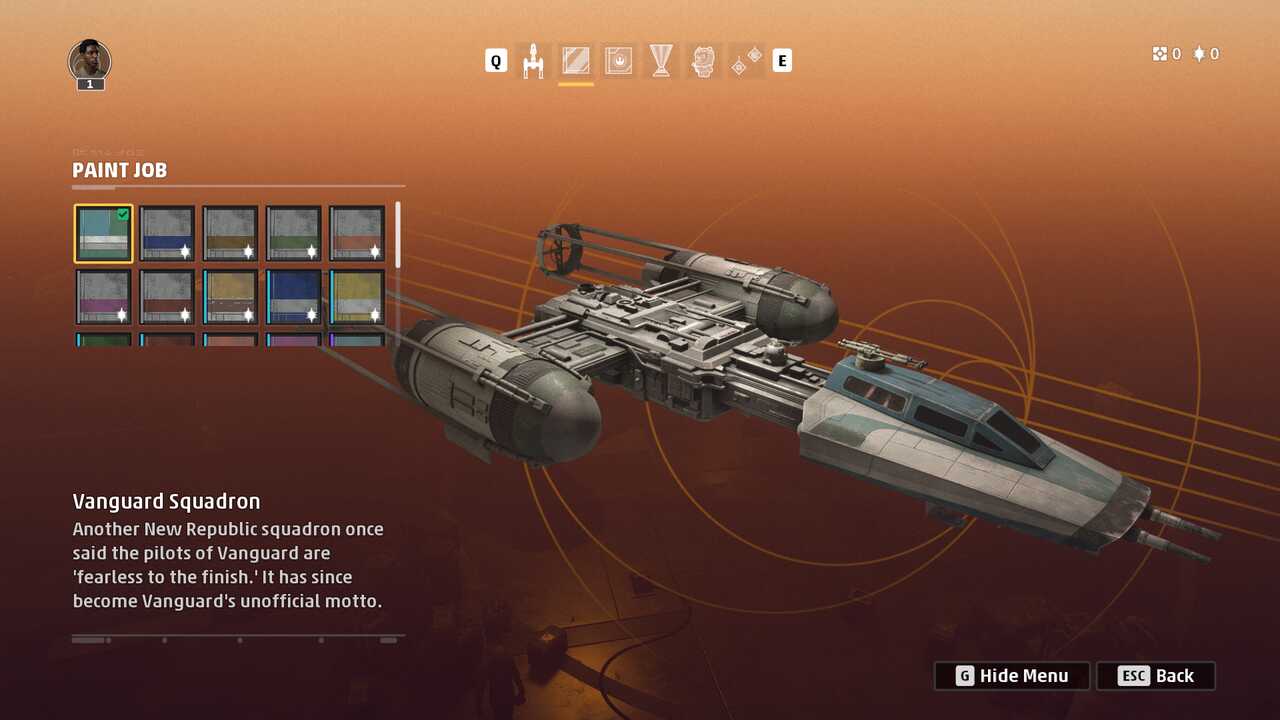This screenshot has width=1280, height=720.
Task: Open the dashboard figurine tab
Action: (703, 61)
